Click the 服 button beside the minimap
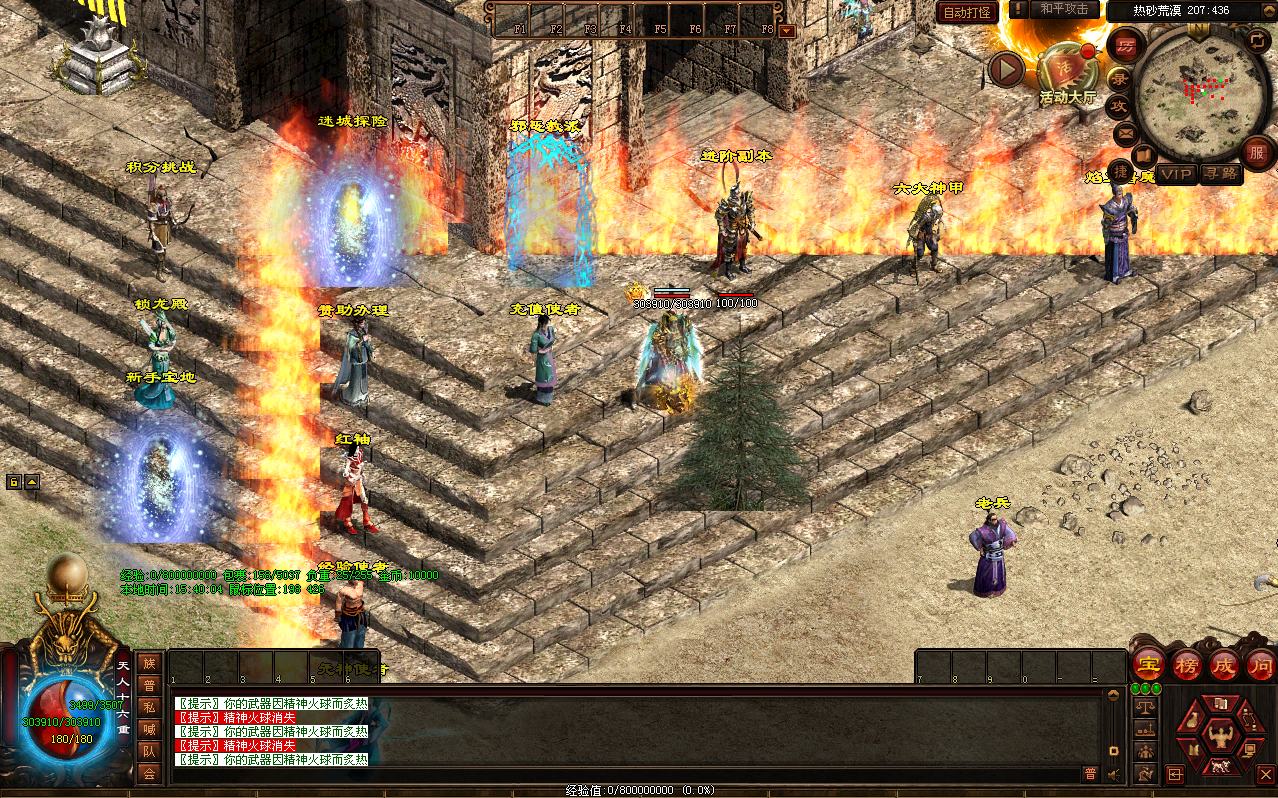 [x=1257, y=152]
